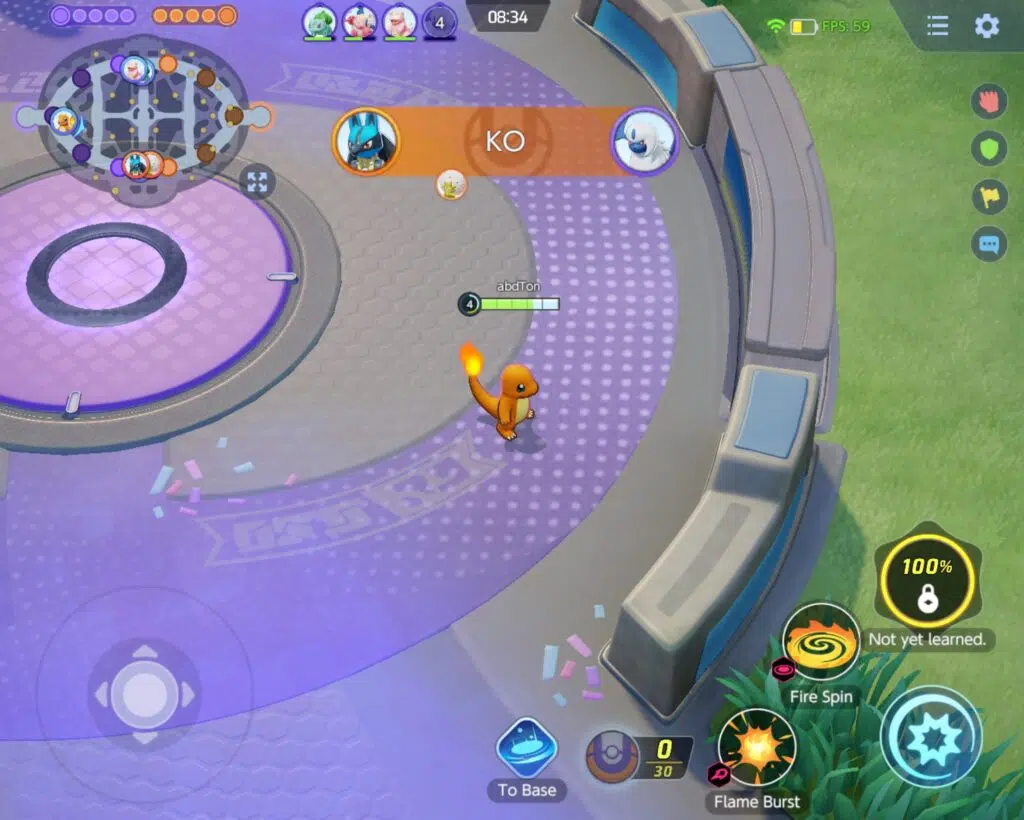Open the gear settings menu

(x=986, y=27)
